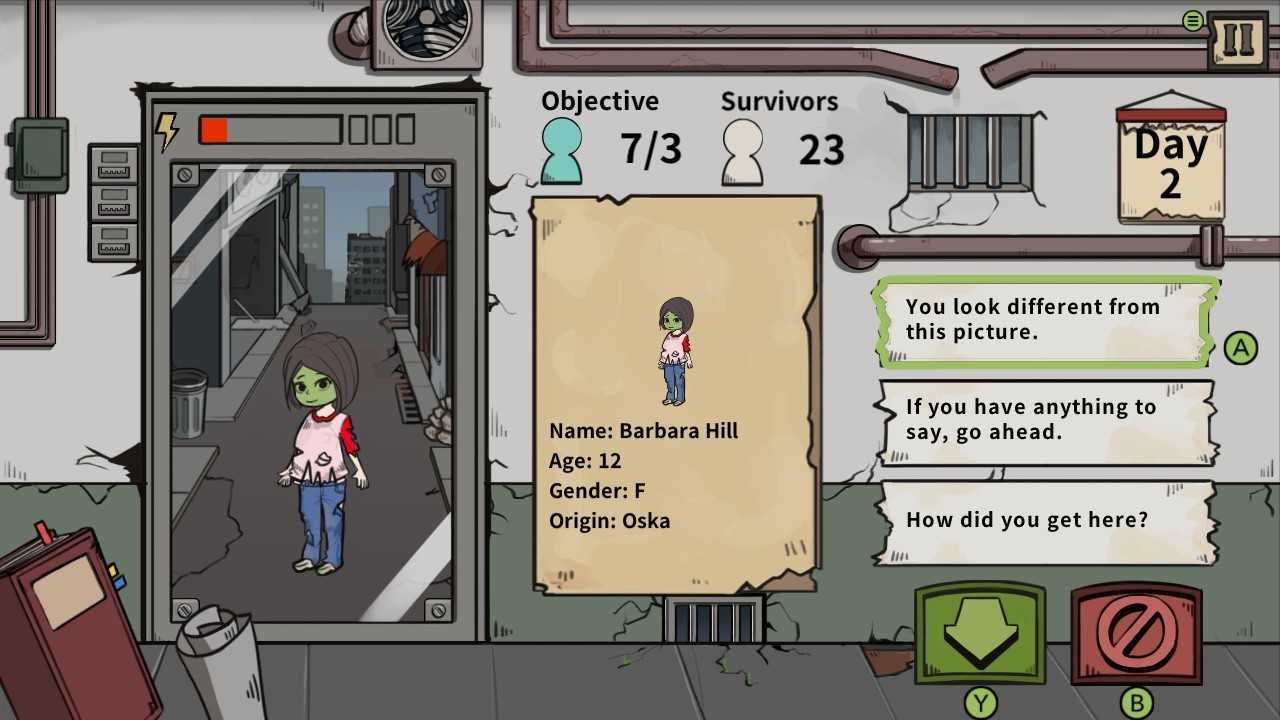Toggle the second empty power cell slot
The image size is (1280, 720).
(382, 129)
